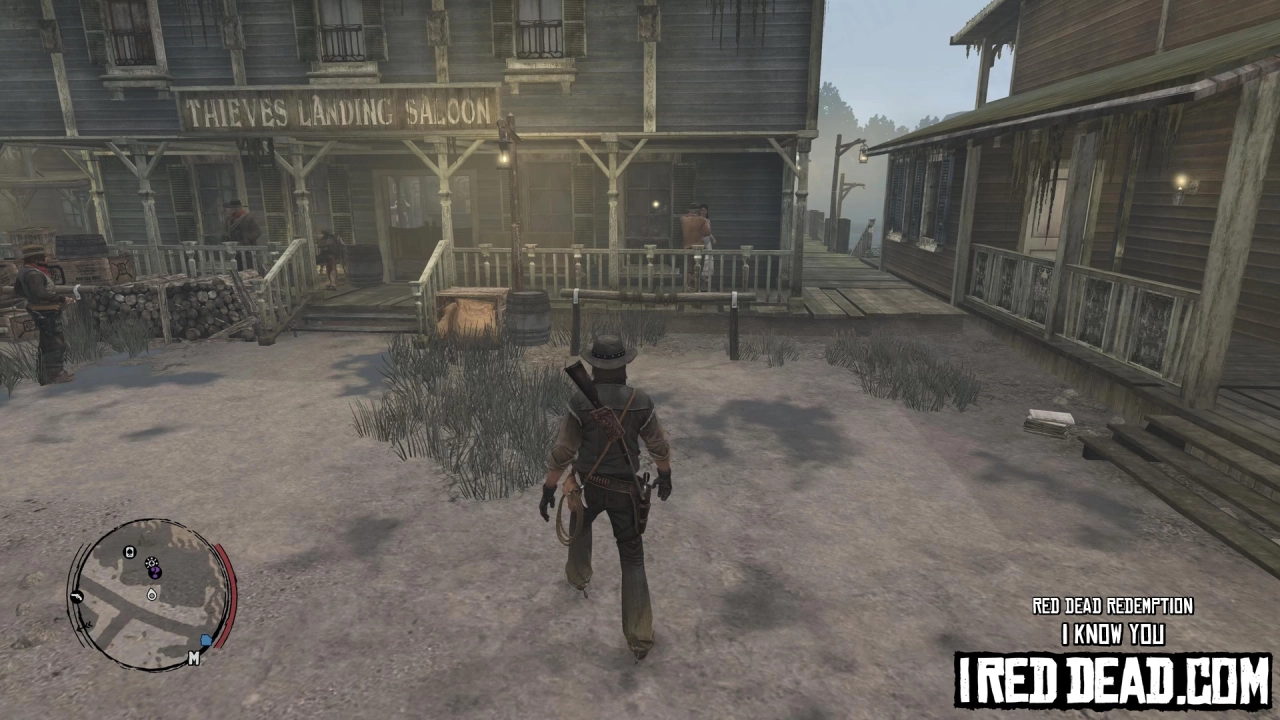Click the gang hideout skull icon above the question mark
The height and width of the screenshot is (720, 1280).
pos(151,562)
